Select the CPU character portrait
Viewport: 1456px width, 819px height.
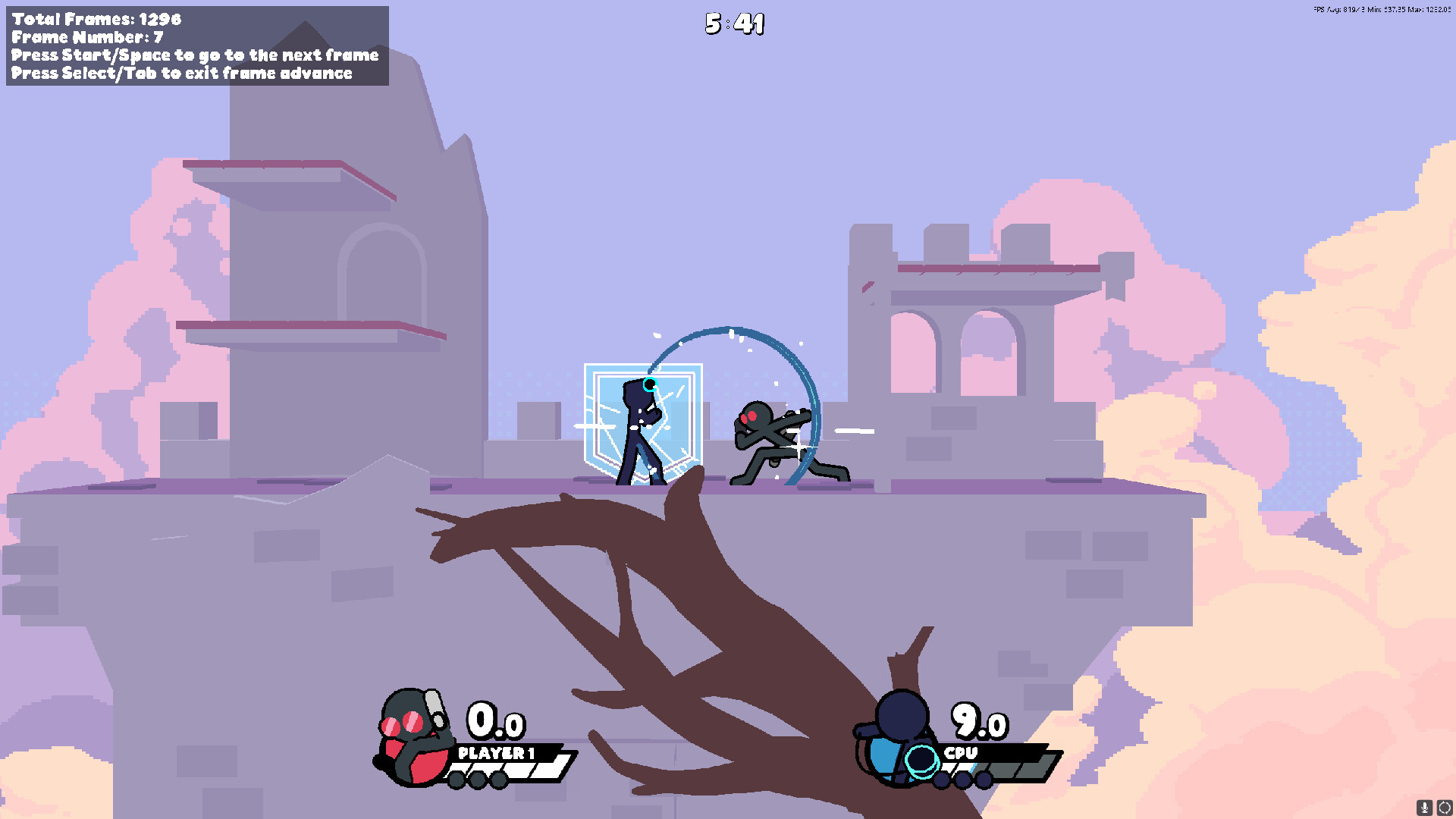[899, 732]
